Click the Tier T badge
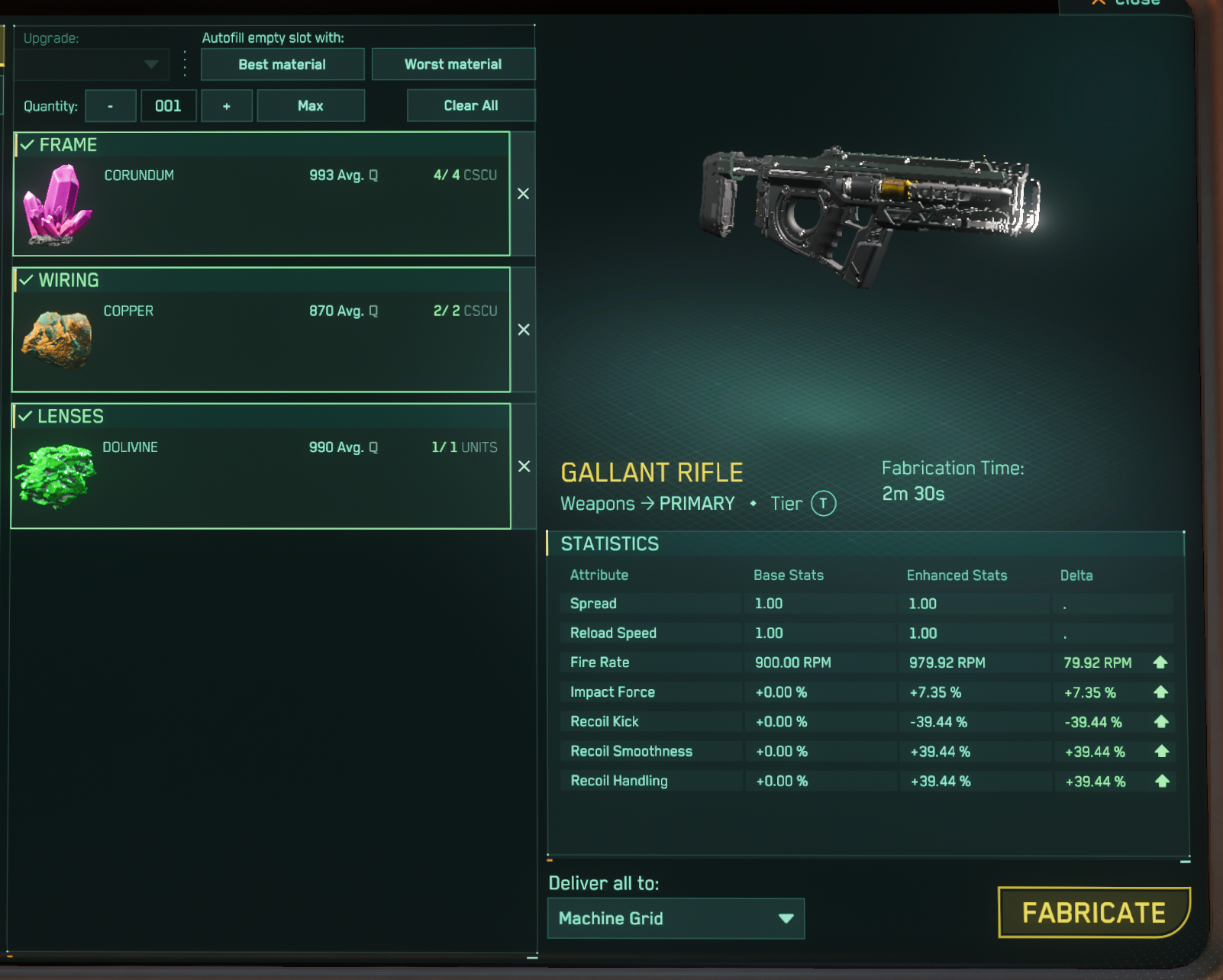Image resolution: width=1223 pixels, height=980 pixels. [x=823, y=504]
